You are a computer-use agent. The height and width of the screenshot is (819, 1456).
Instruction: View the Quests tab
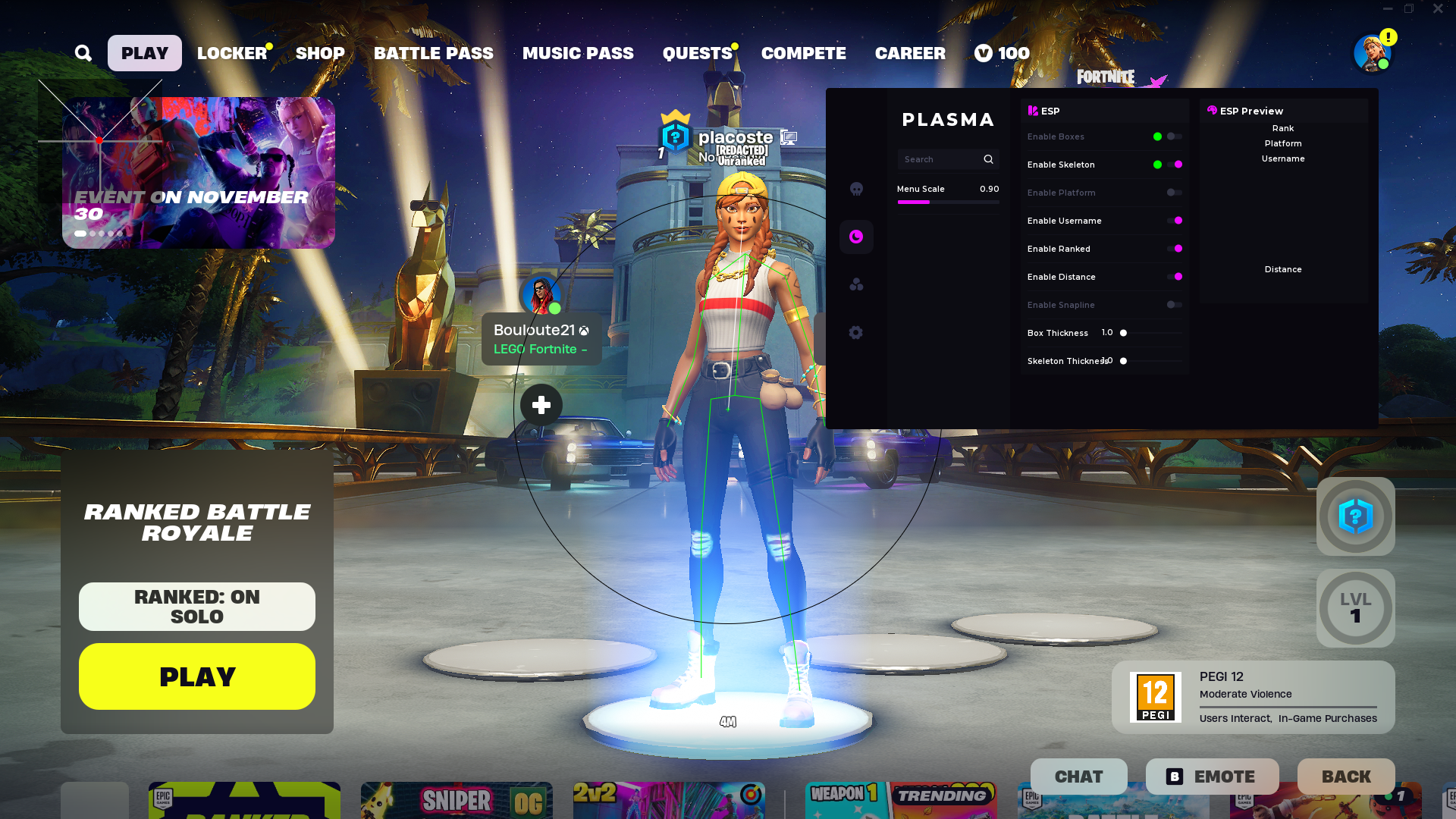point(697,53)
